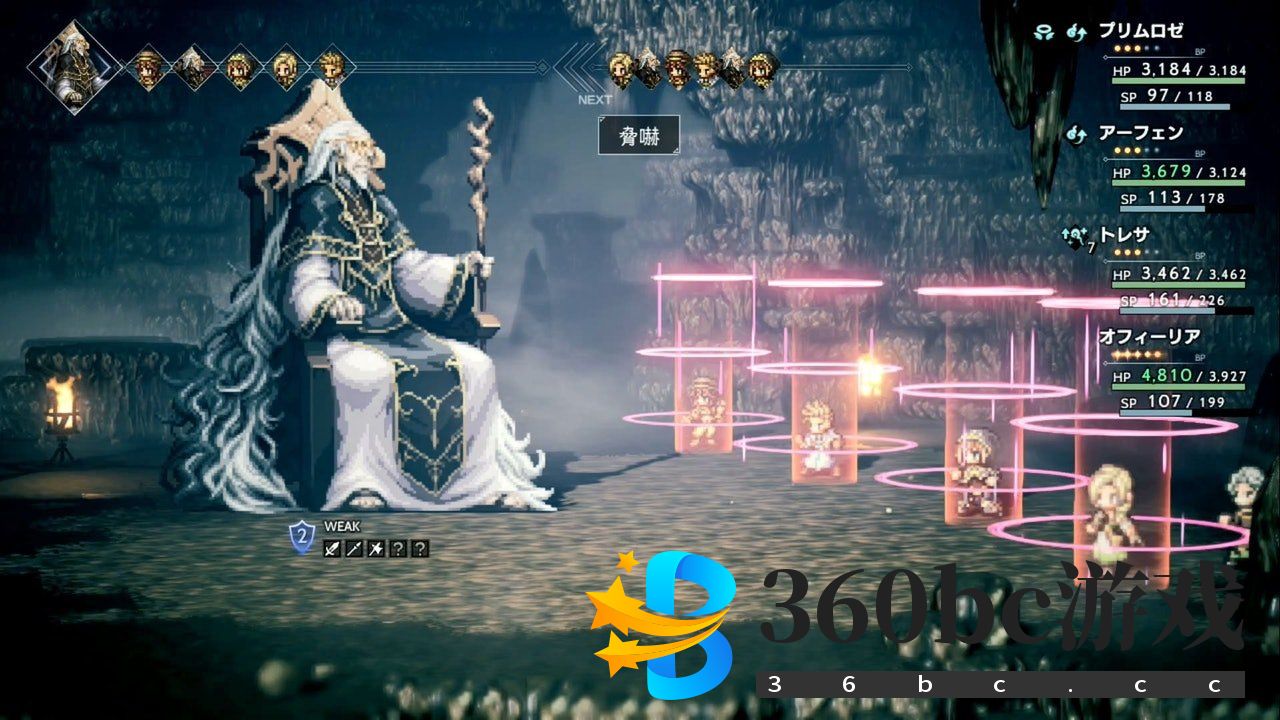
Task: Click the WEAK label above the shield
Action: pyautogui.click(x=342, y=525)
